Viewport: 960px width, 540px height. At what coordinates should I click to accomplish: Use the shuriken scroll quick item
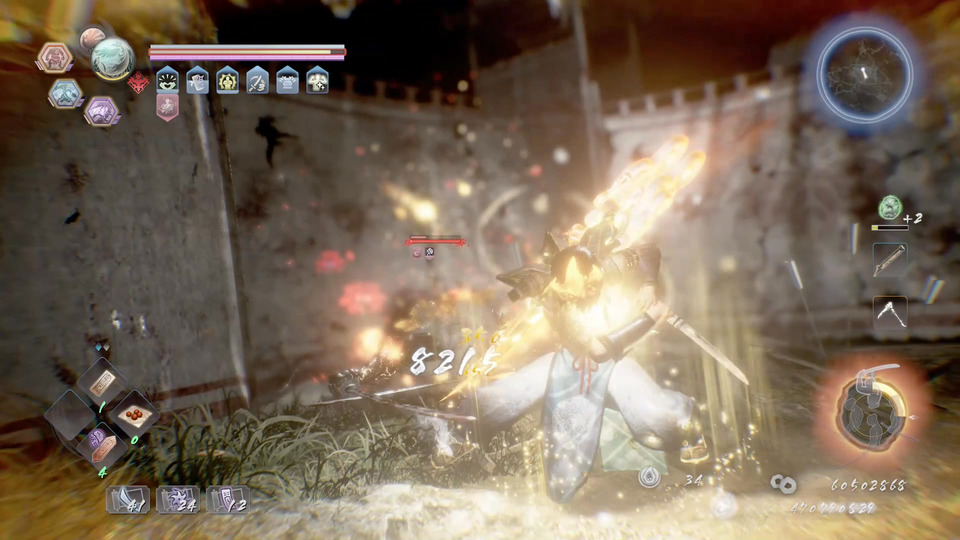177,499
